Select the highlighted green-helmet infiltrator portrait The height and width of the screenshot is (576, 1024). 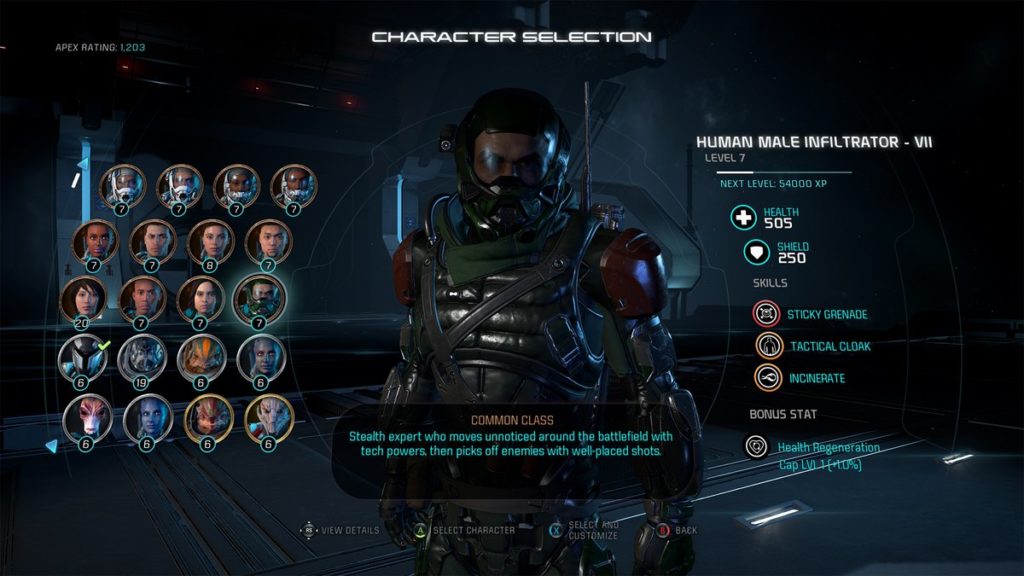click(x=259, y=297)
